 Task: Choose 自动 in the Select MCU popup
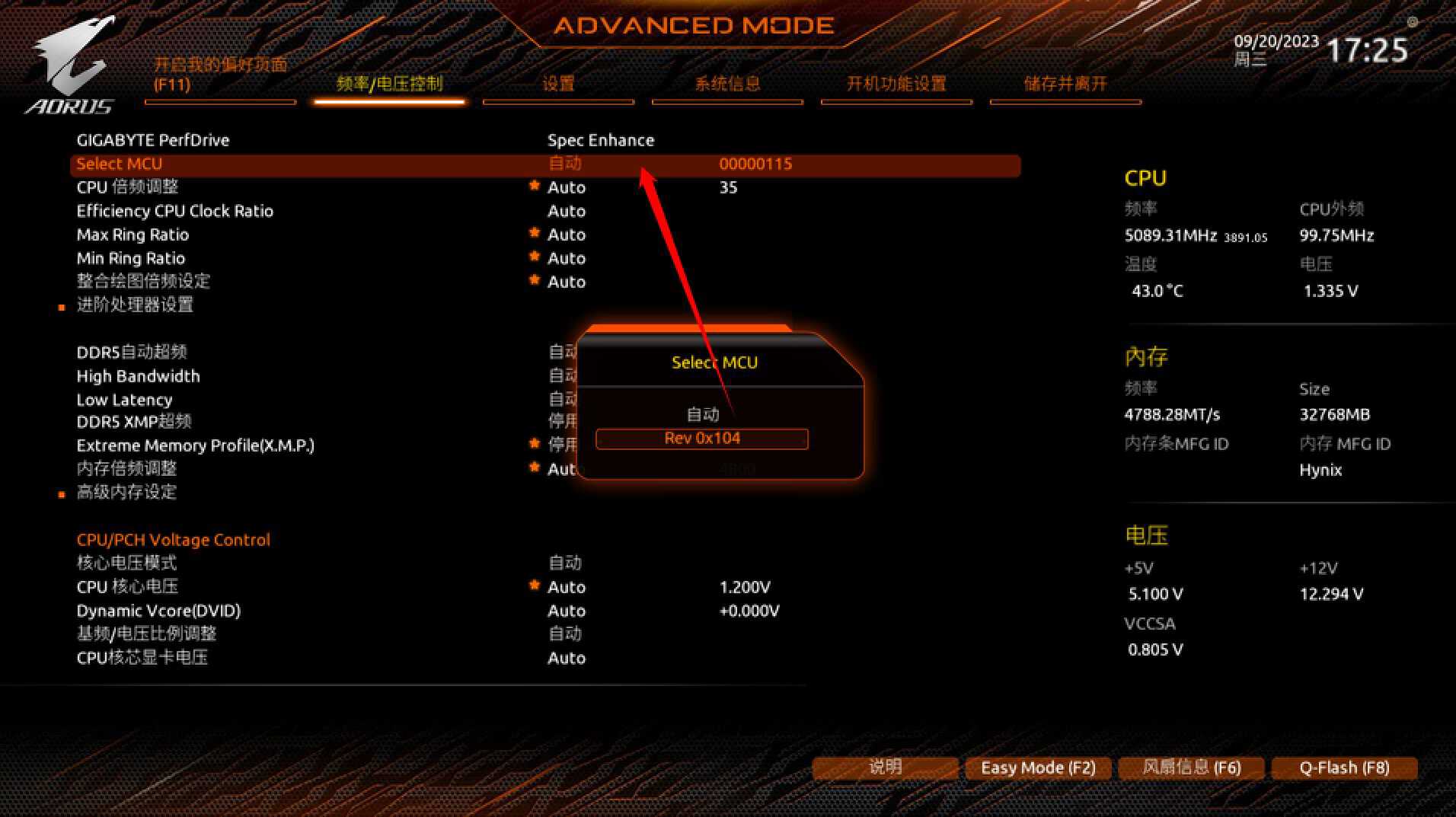coord(702,414)
